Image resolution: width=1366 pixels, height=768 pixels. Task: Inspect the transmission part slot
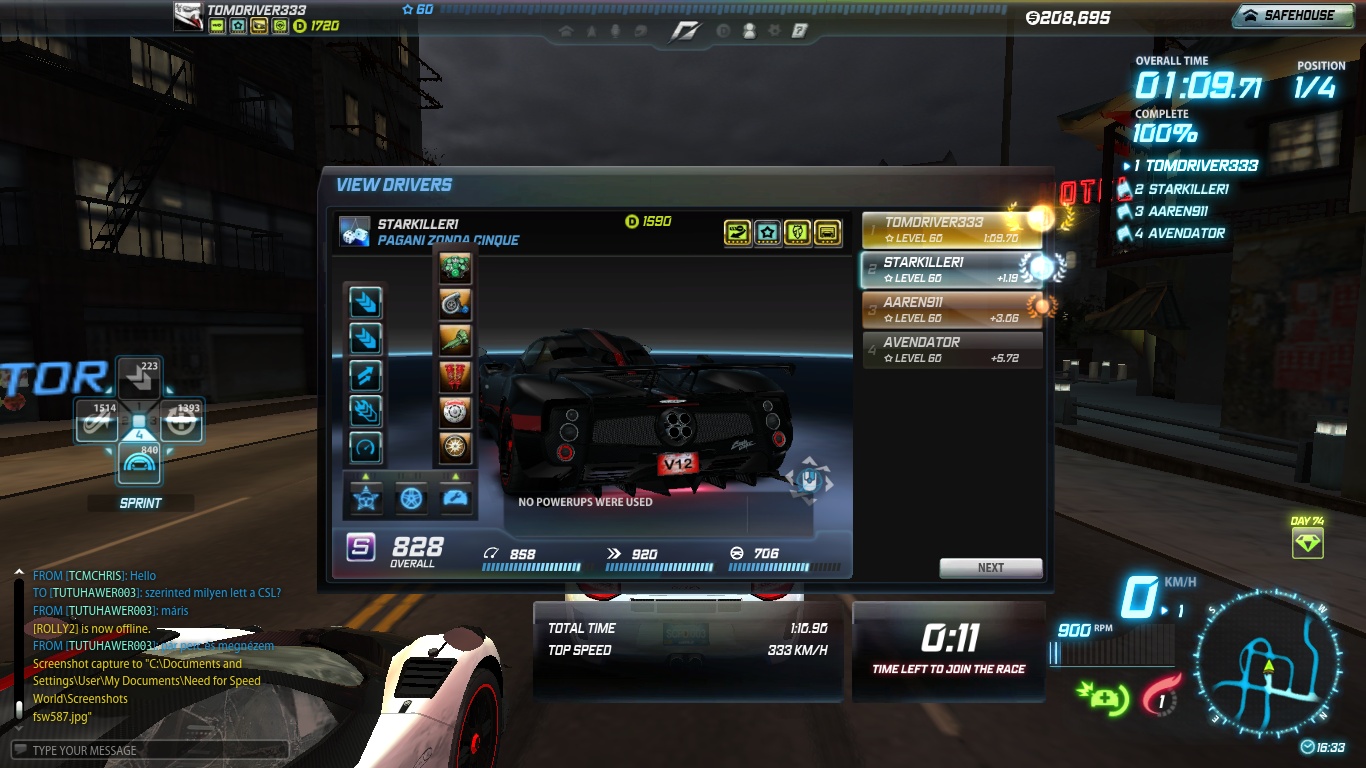(455, 340)
